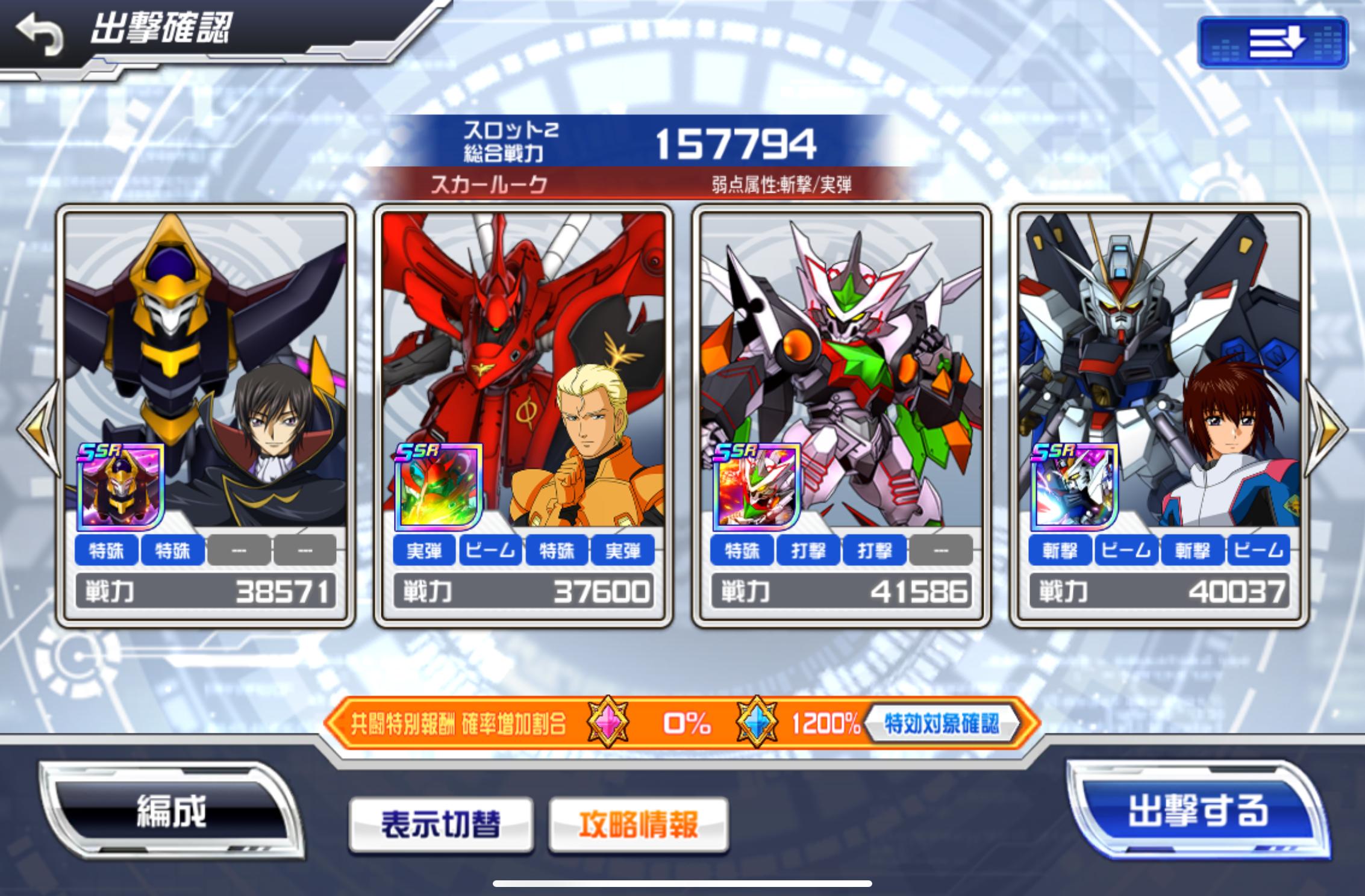Tap the SSR icon on the red mech card
This screenshot has width=1365, height=896.
[439, 487]
